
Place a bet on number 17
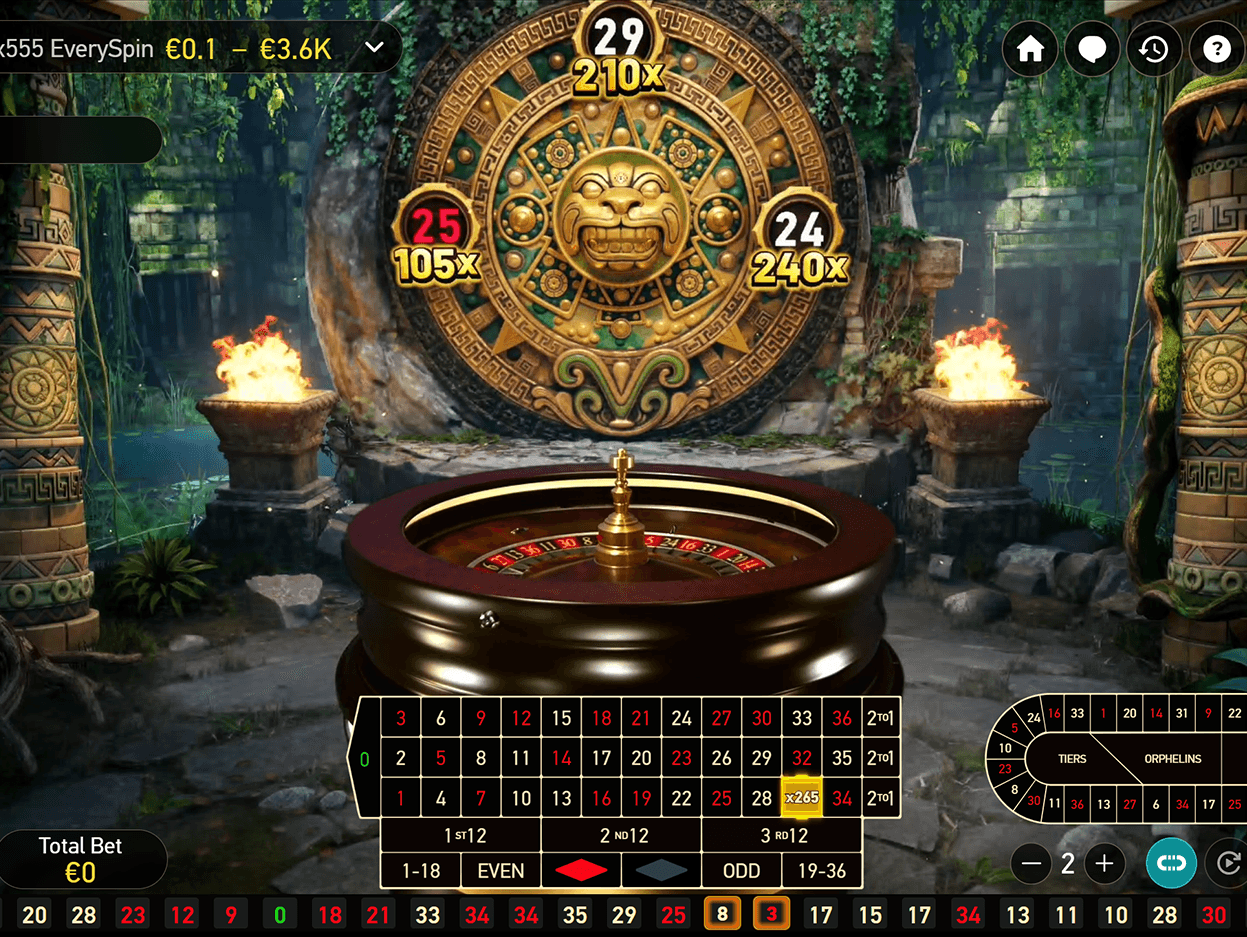(x=601, y=758)
